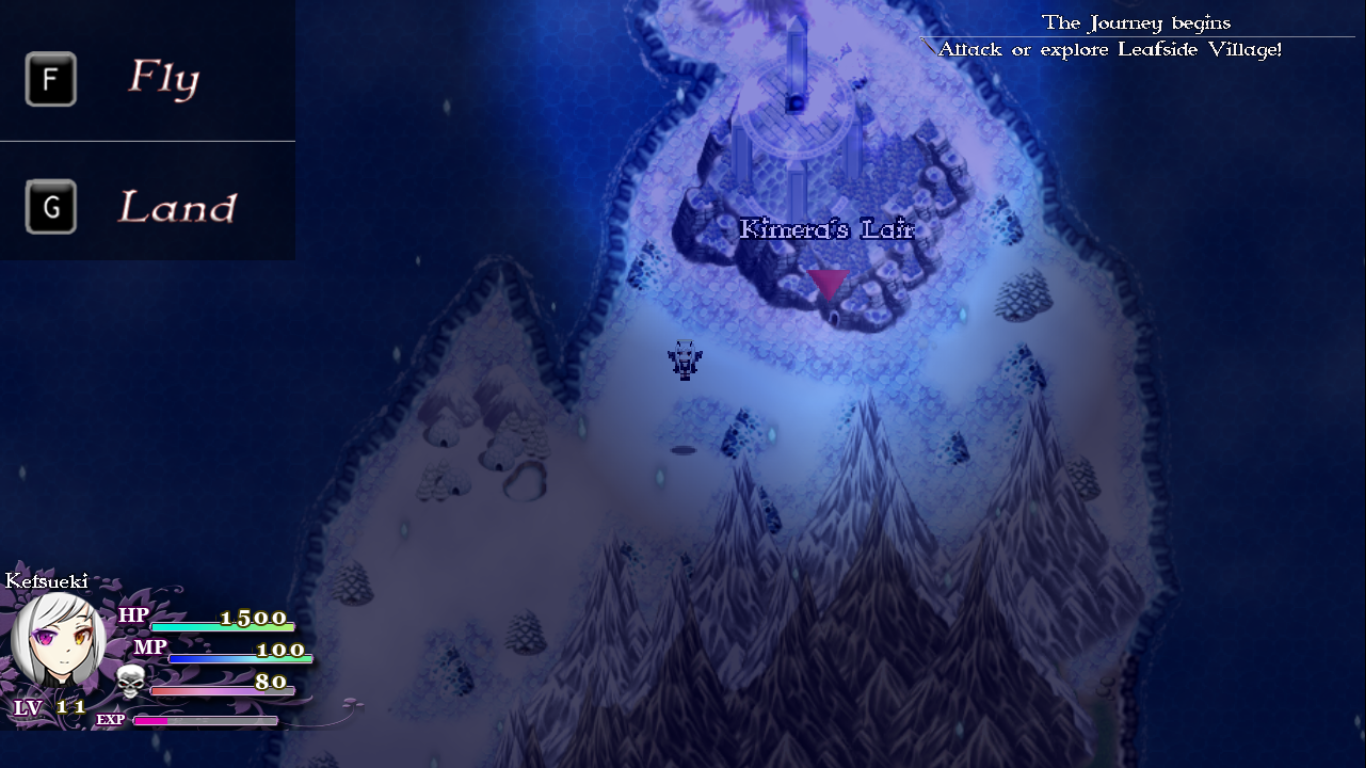1366x768 pixels.
Task: Click the flying player character sprite
Action: pyautogui.click(x=683, y=362)
